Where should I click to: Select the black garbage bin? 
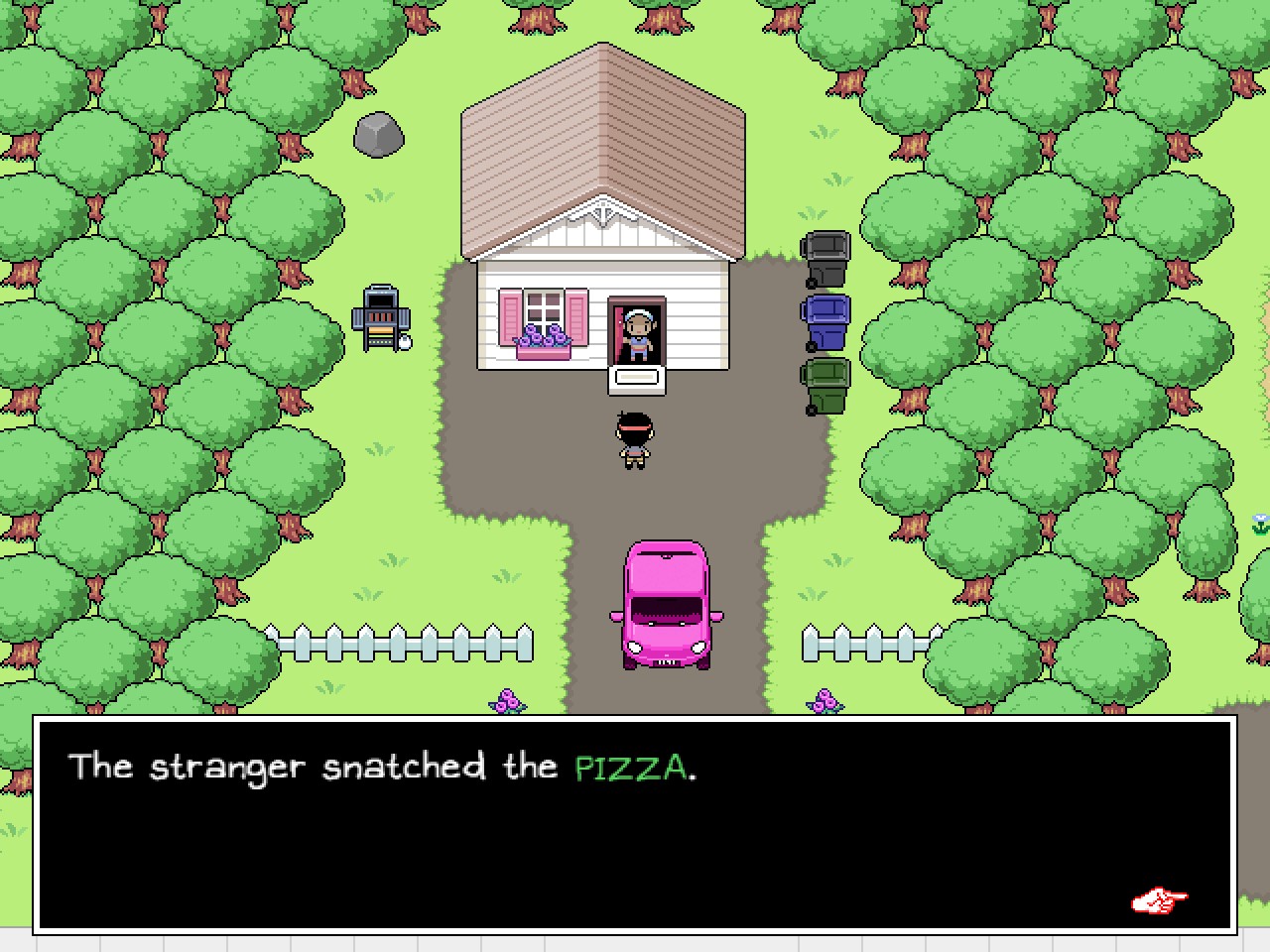coord(827,258)
